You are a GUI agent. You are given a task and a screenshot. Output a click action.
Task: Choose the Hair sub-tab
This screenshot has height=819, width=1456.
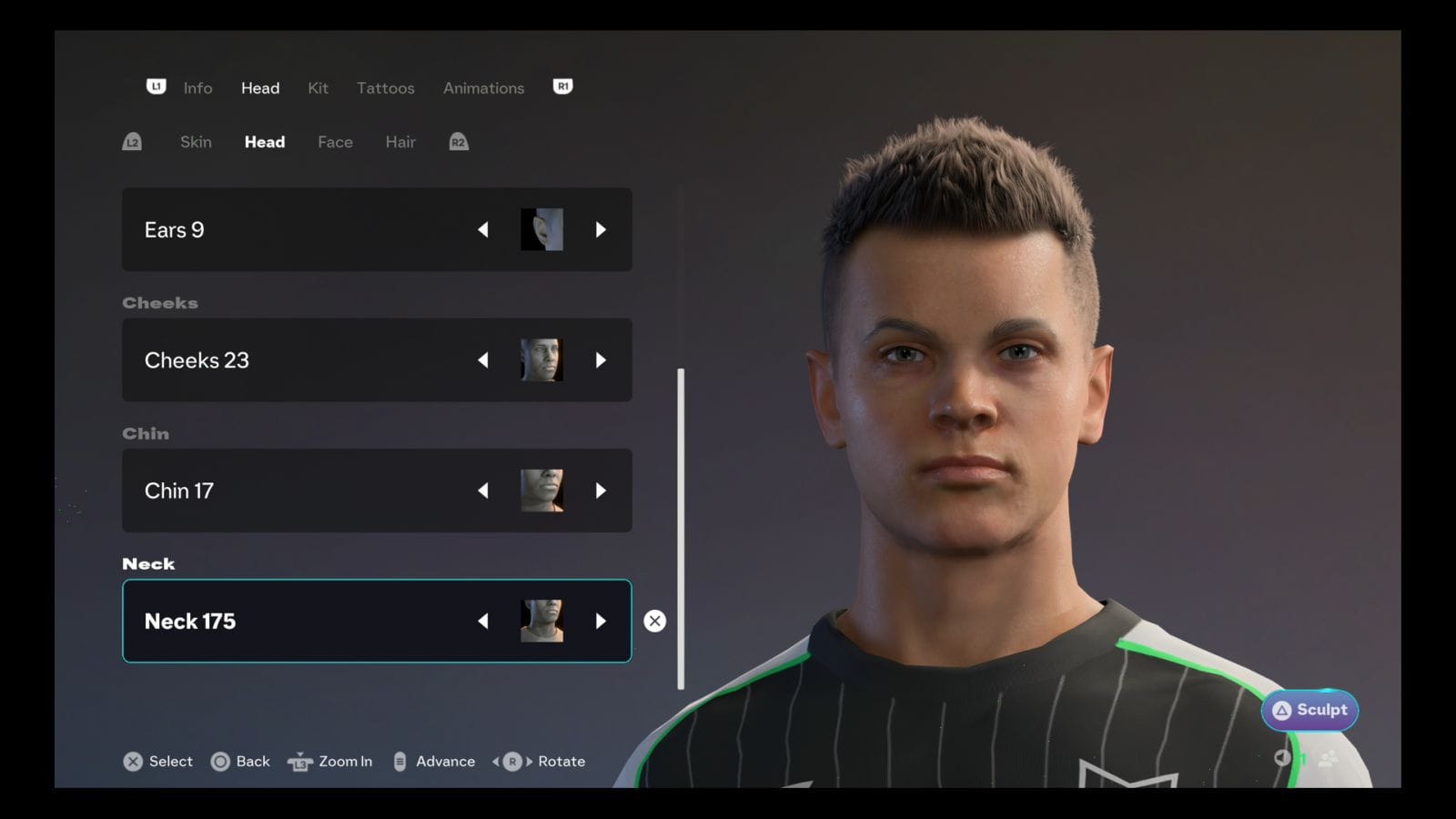[400, 142]
